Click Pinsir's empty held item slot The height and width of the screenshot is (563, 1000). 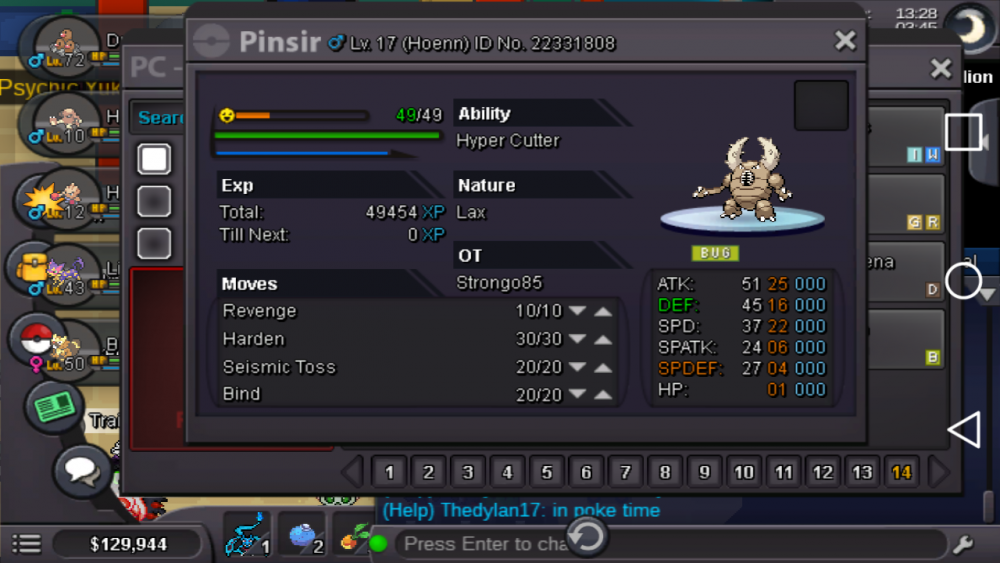click(821, 106)
